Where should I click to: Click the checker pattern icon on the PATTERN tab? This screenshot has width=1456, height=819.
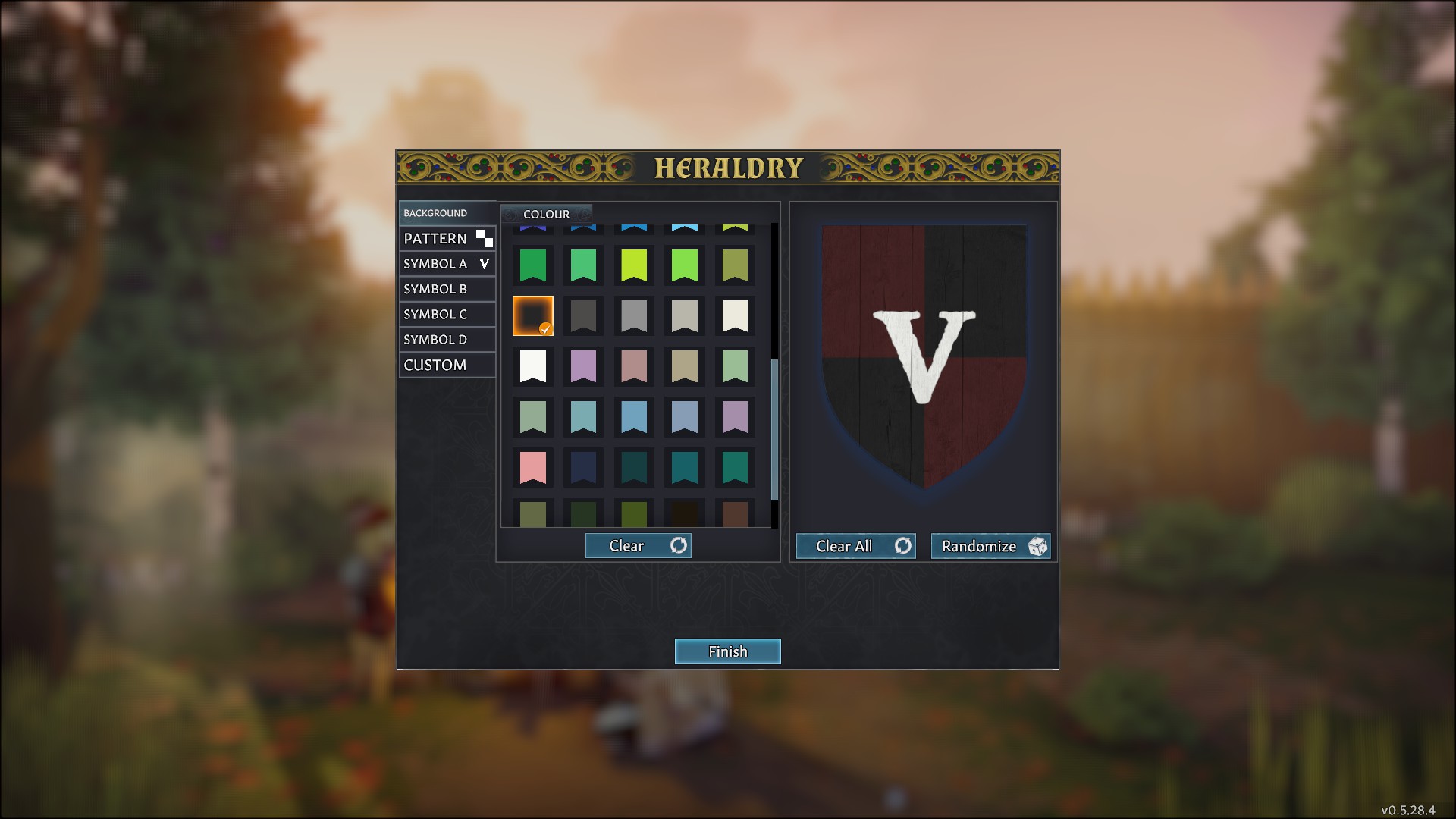[485, 238]
